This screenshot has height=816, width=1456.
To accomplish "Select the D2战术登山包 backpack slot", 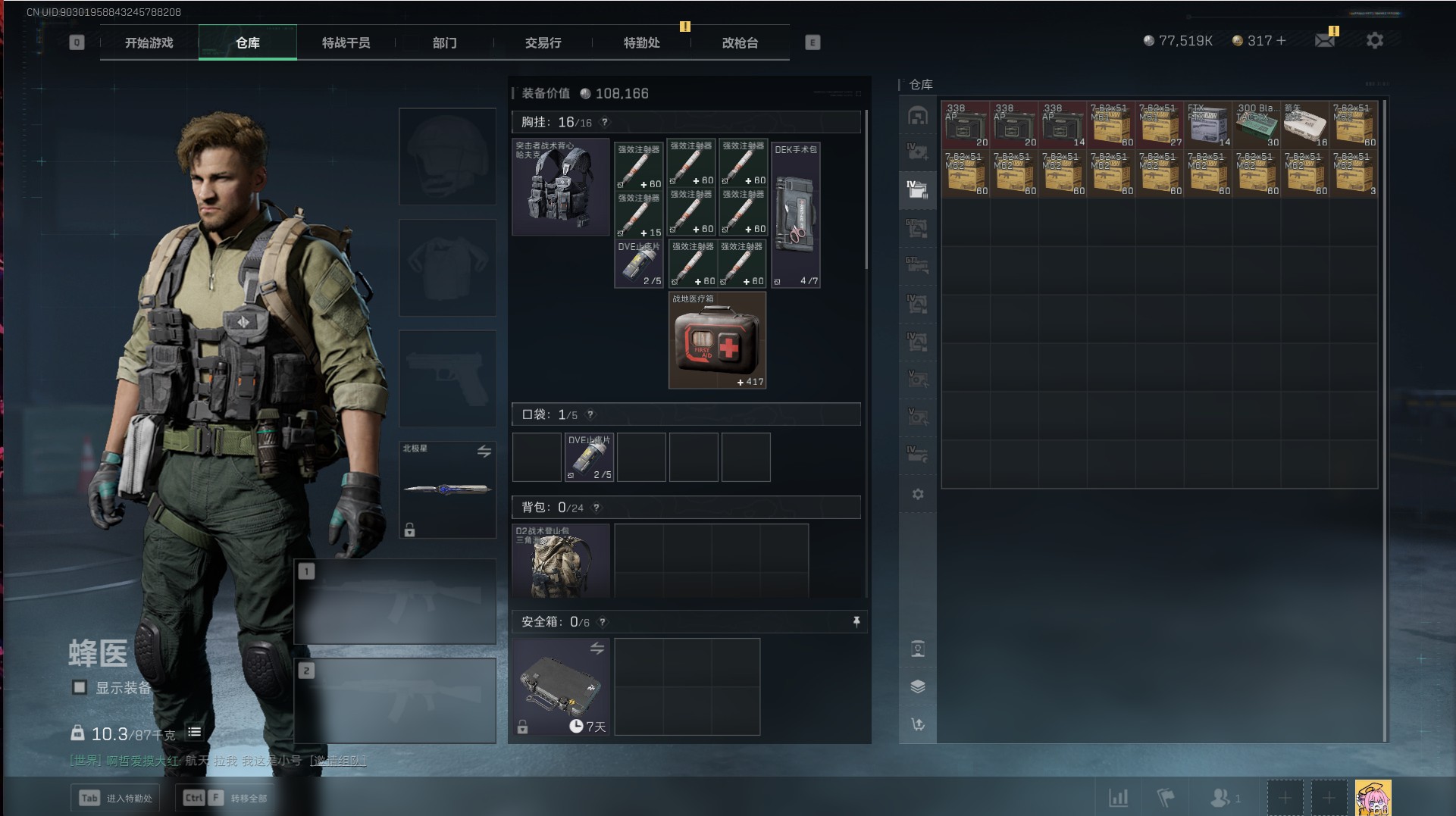I will pyautogui.click(x=561, y=561).
